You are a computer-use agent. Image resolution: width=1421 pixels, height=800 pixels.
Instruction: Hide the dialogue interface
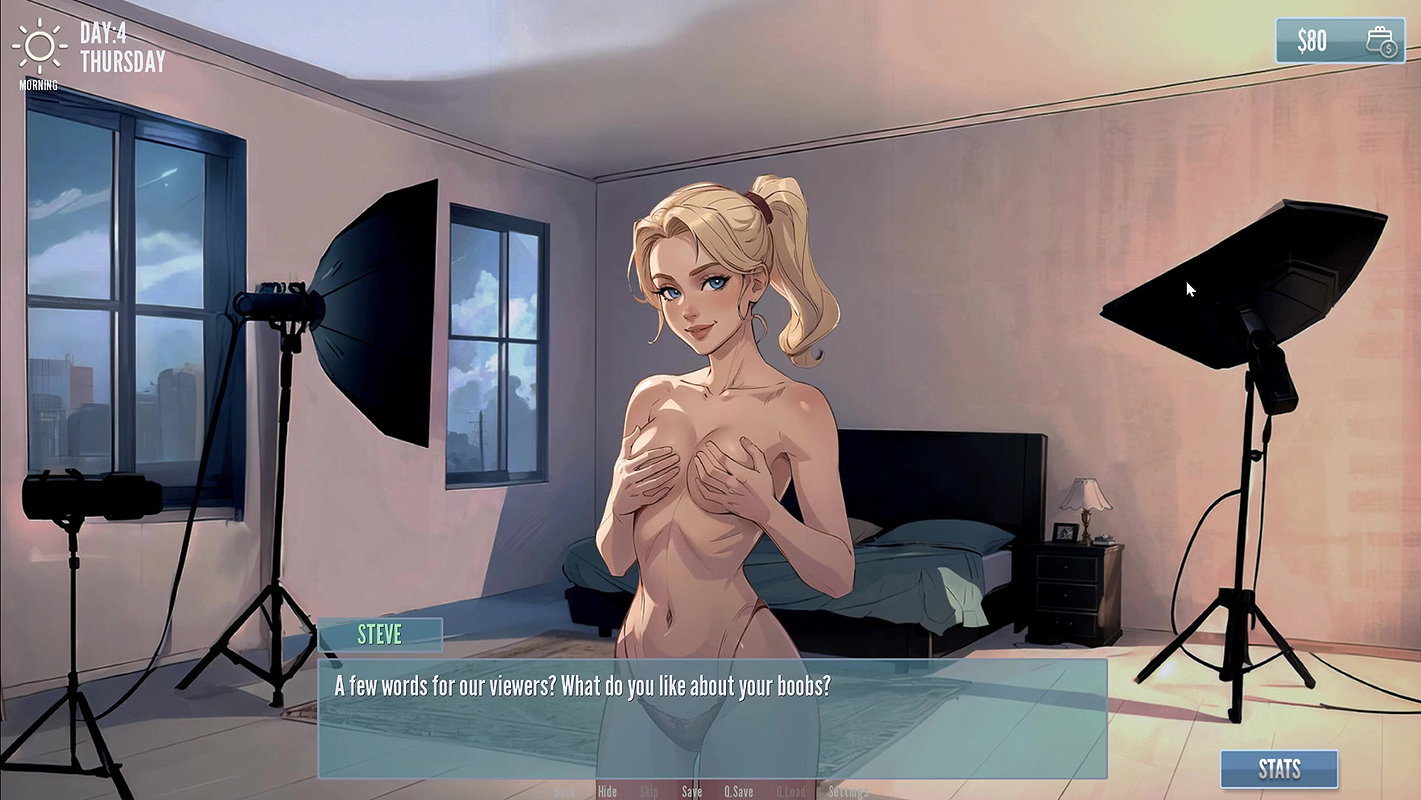pyautogui.click(x=607, y=790)
